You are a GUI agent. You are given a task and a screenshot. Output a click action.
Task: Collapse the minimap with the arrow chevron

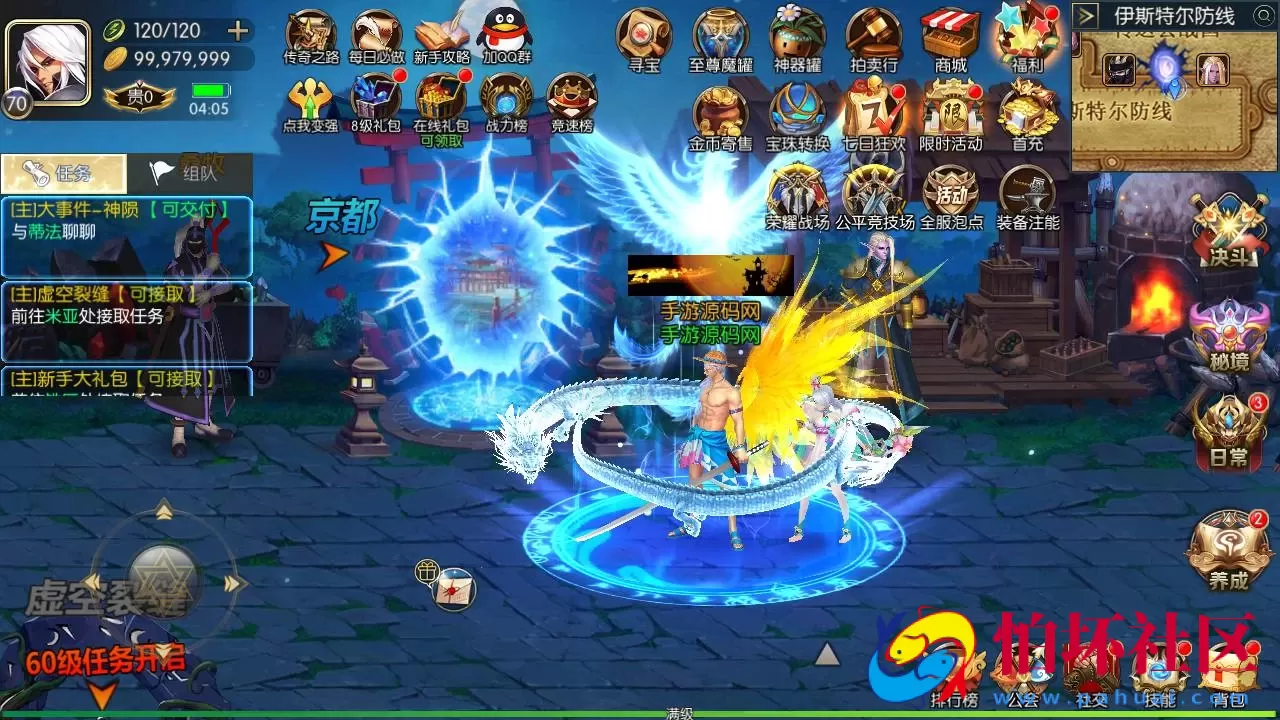point(1083,16)
